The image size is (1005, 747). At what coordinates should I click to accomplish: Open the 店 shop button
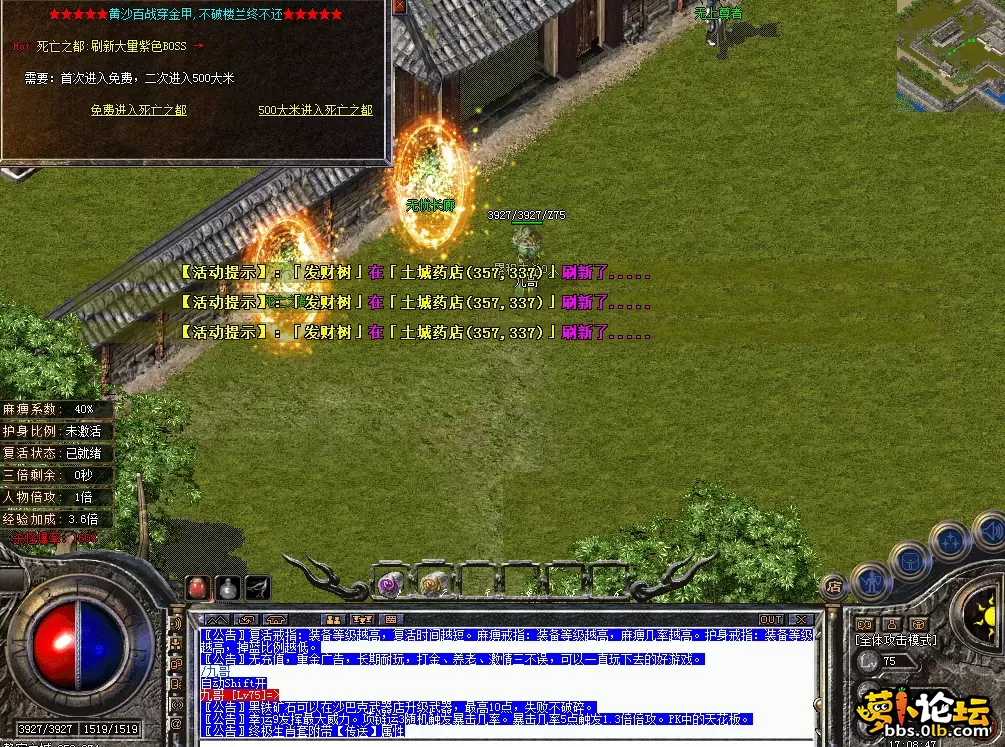(x=832, y=587)
